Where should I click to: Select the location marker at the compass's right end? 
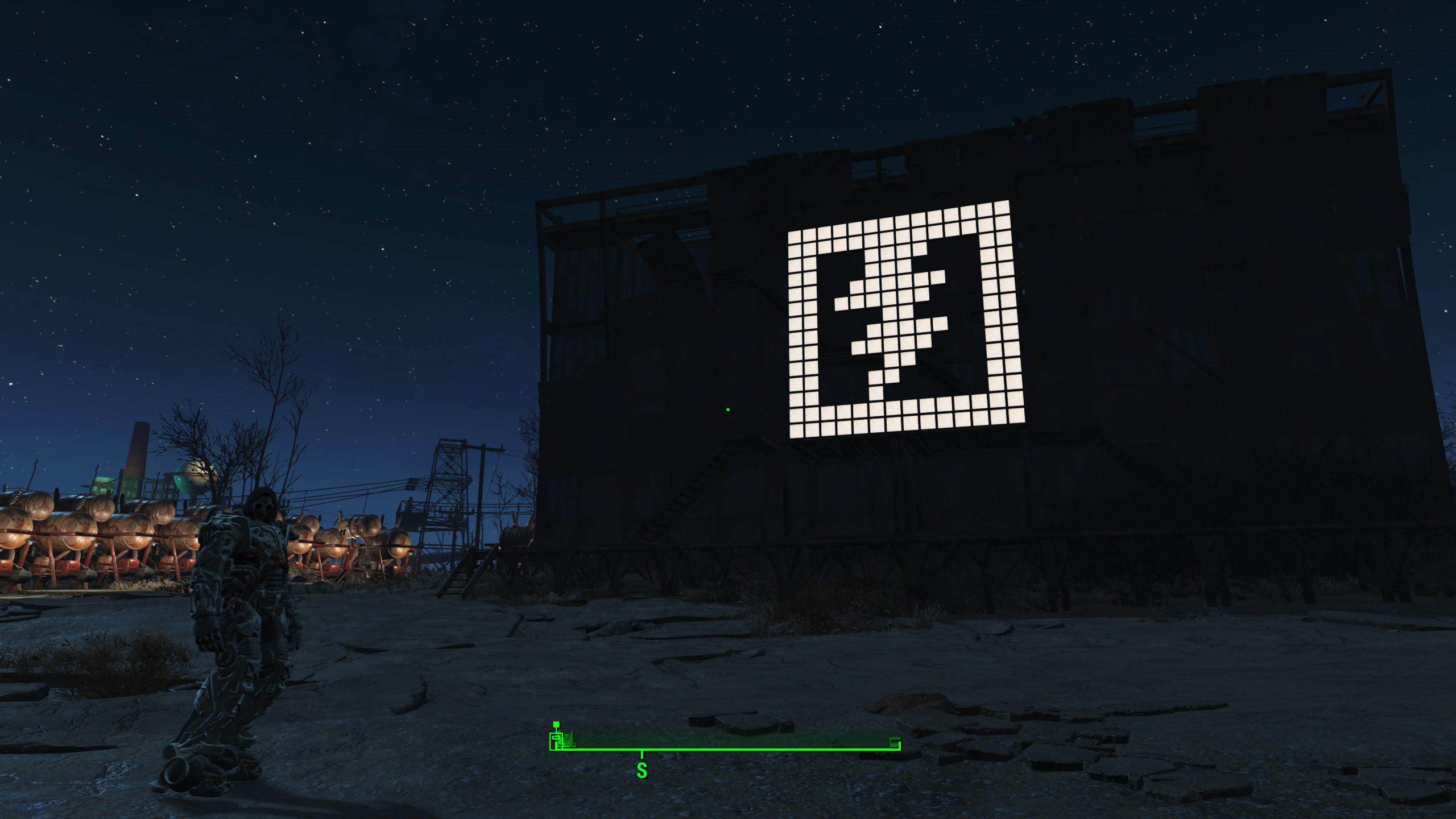[895, 743]
